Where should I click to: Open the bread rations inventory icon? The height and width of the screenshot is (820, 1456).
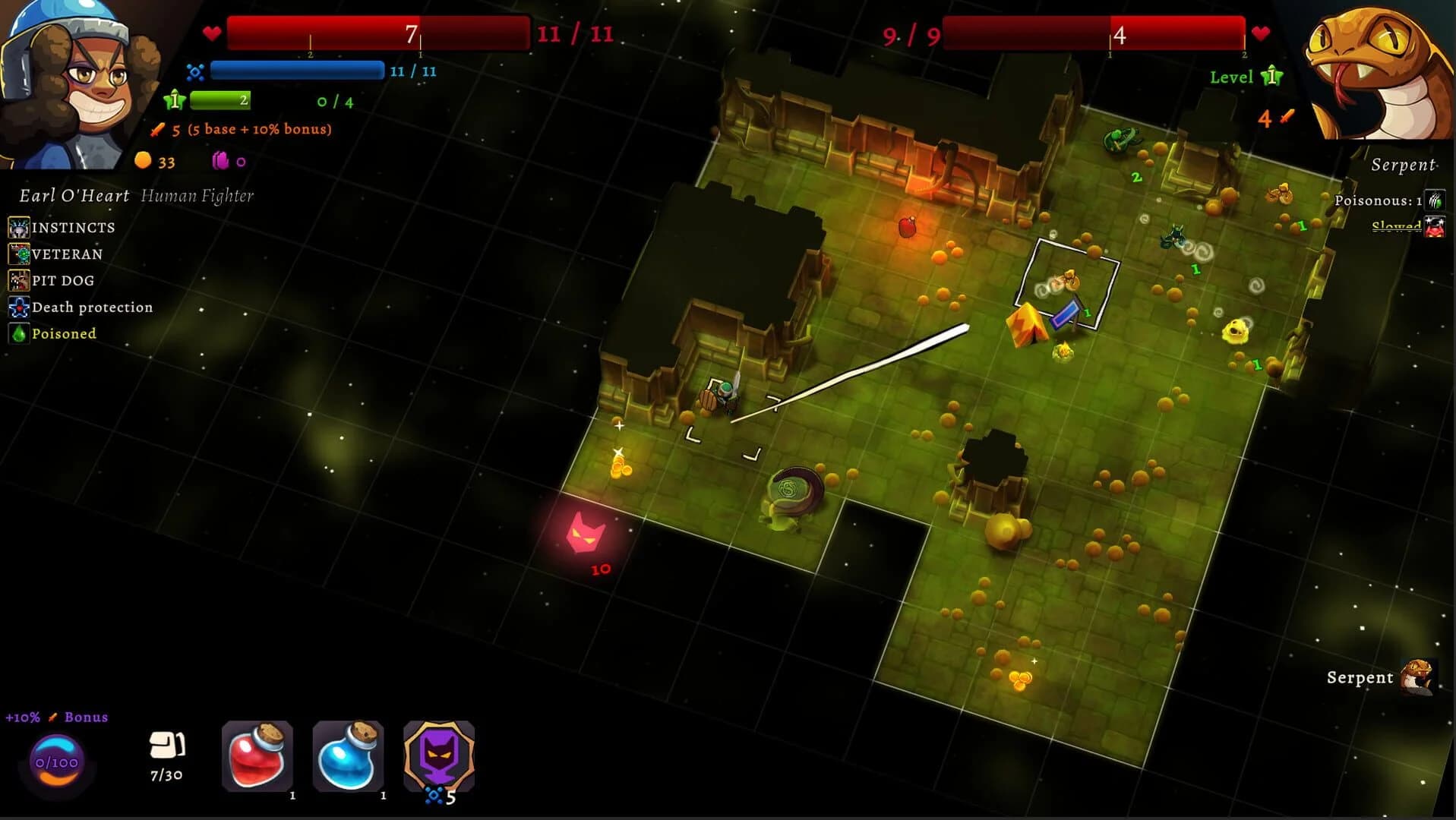(166, 748)
